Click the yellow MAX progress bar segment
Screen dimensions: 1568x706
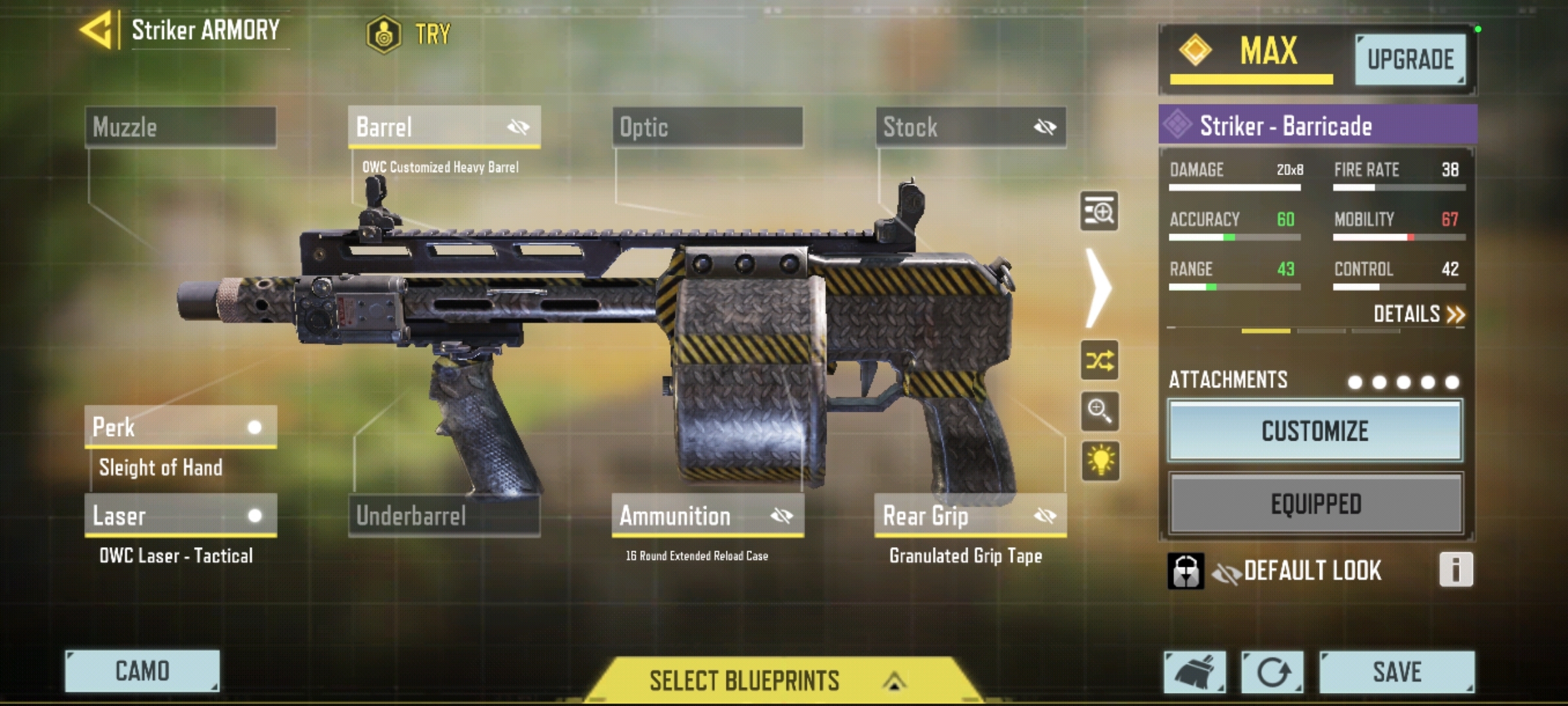[1250, 80]
